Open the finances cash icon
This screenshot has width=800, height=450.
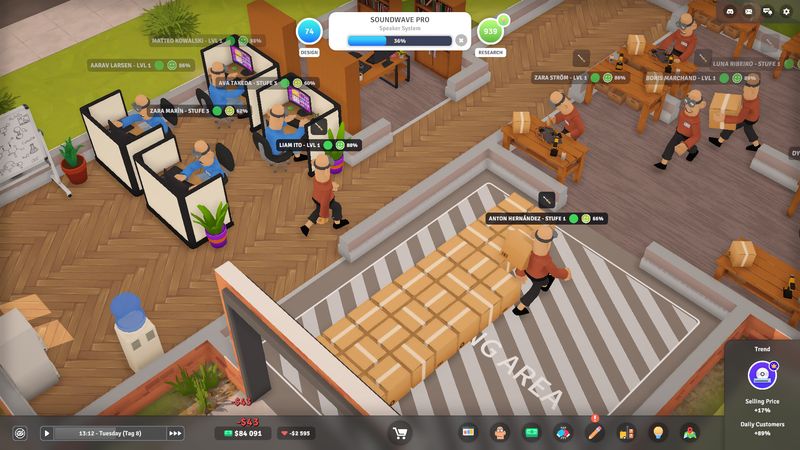click(532, 433)
